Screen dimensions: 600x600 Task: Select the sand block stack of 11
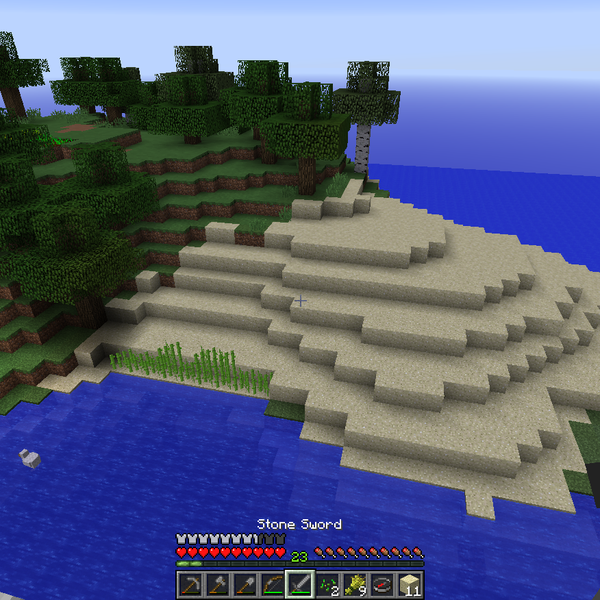pyautogui.click(x=409, y=584)
